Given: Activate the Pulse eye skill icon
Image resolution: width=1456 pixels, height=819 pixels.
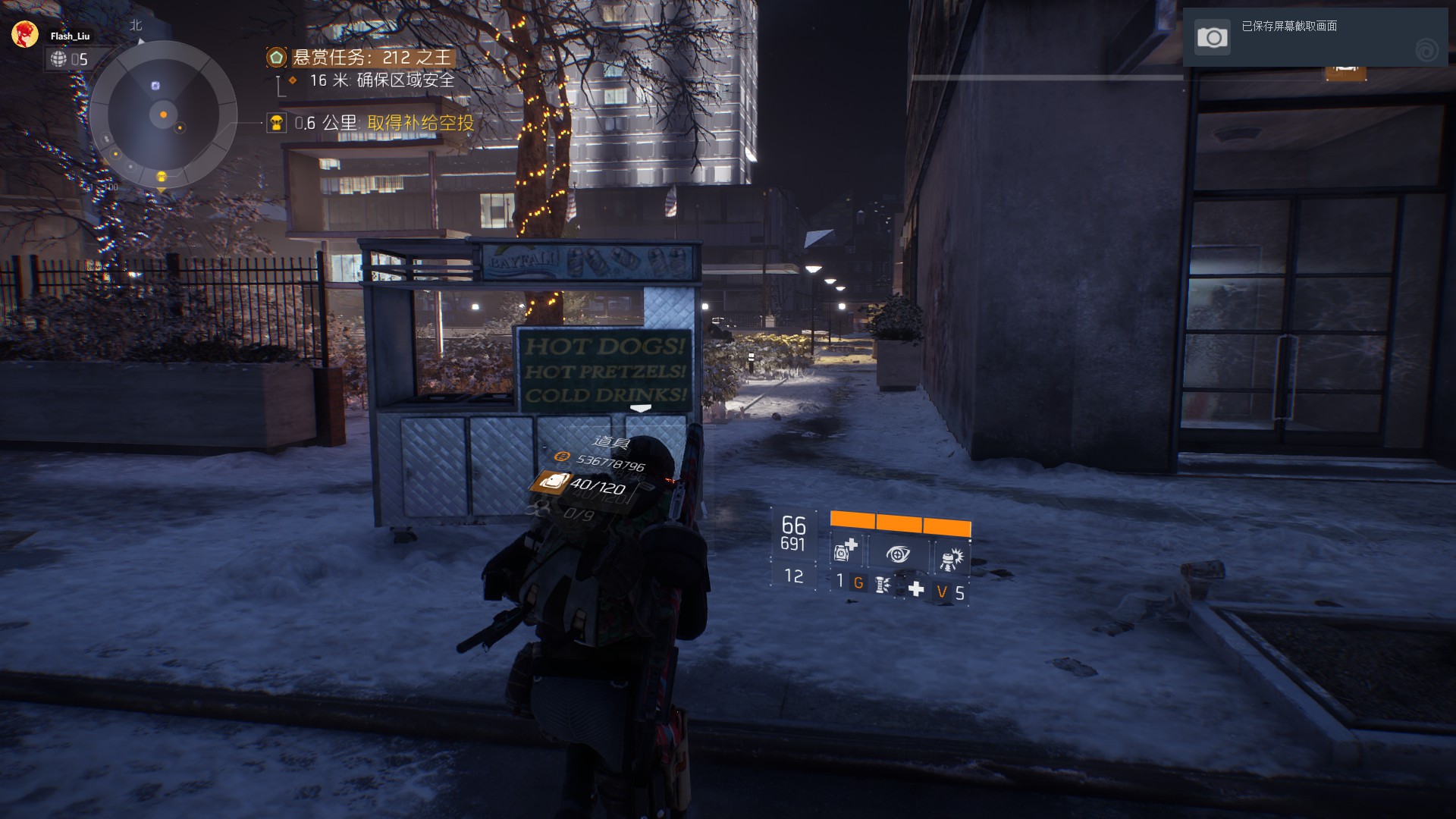Looking at the screenshot, I should click(x=898, y=554).
